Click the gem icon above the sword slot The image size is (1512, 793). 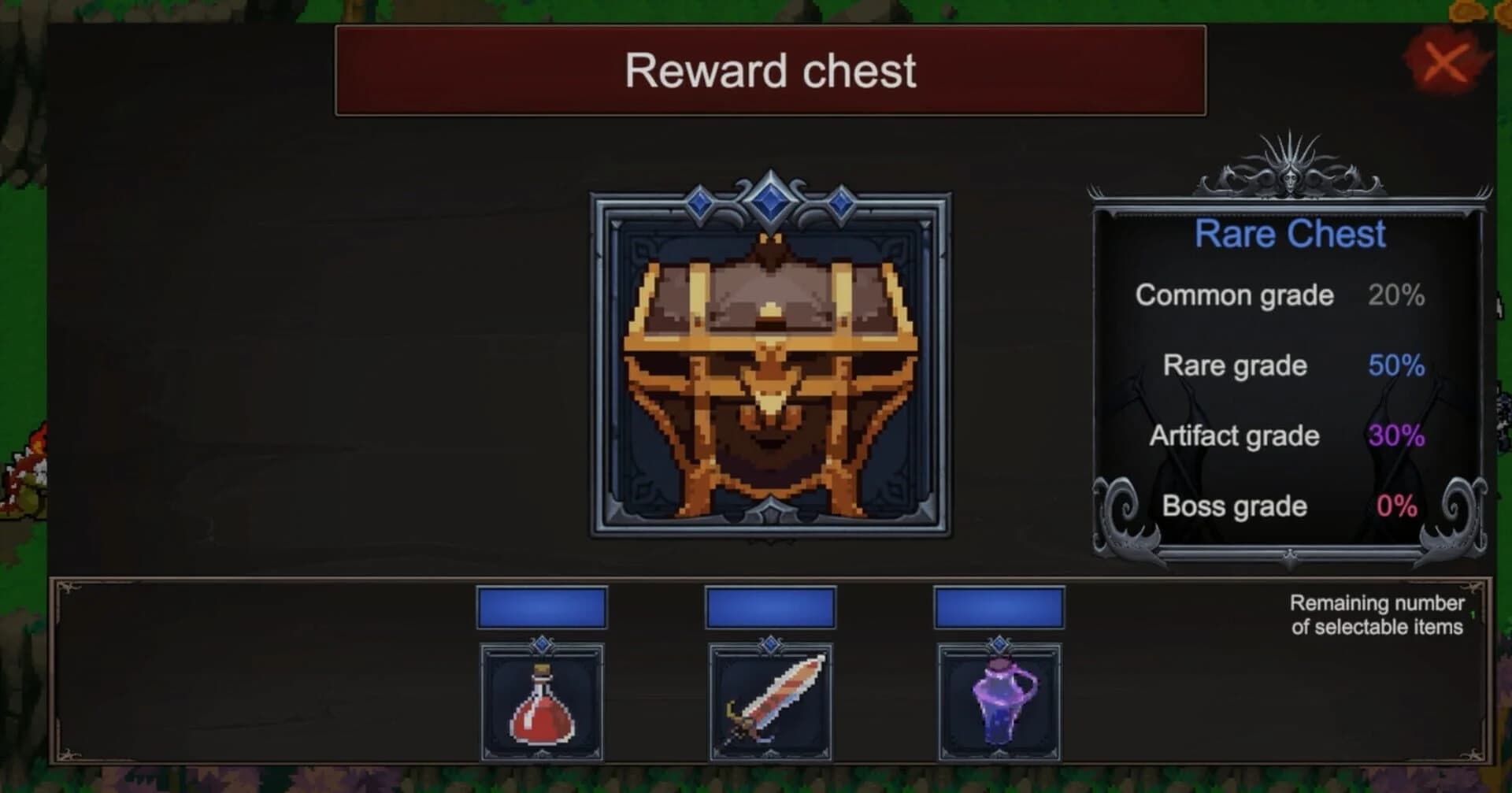(772, 646)
